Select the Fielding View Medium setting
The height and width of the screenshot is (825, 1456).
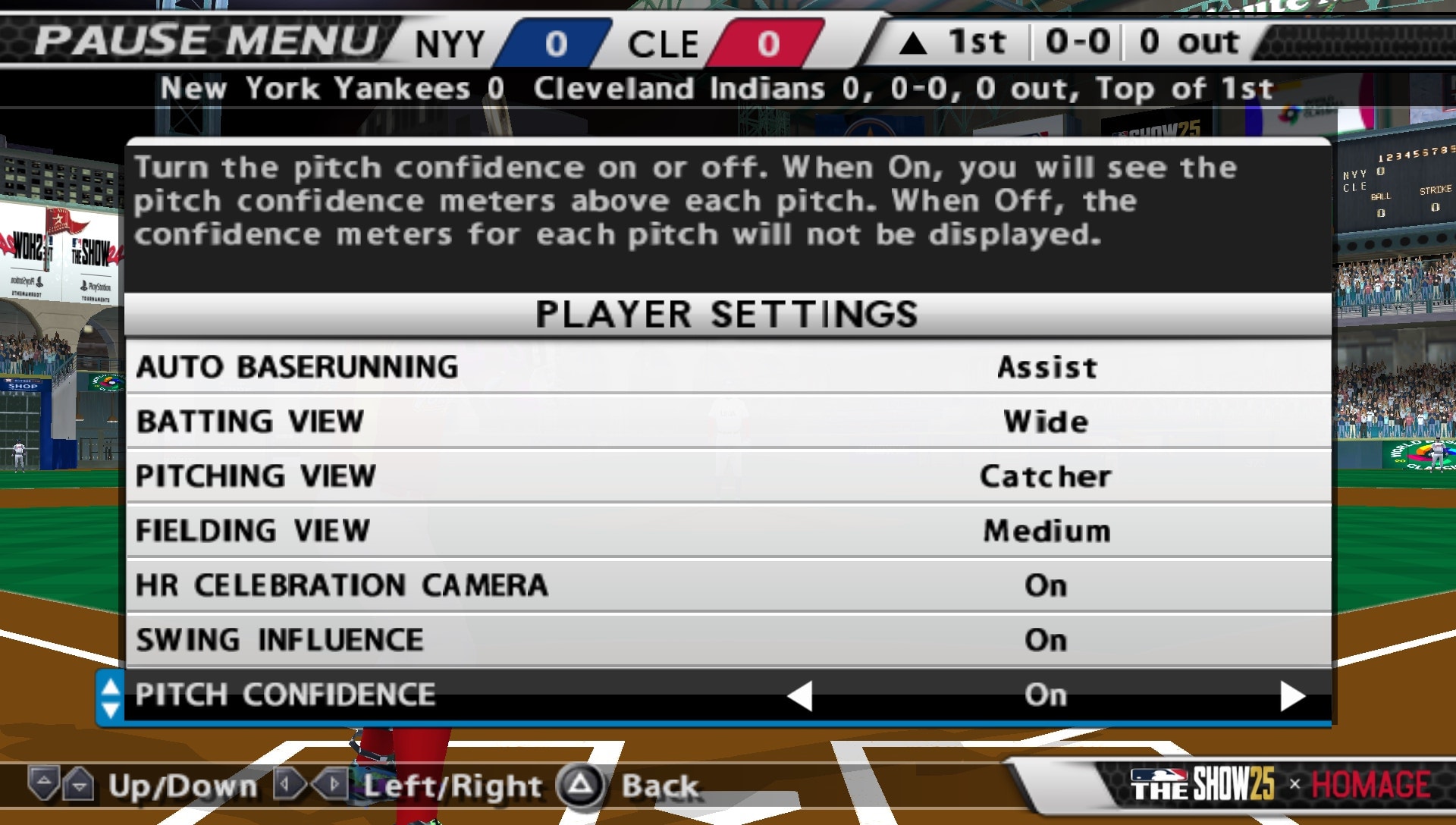point(1046,531)
